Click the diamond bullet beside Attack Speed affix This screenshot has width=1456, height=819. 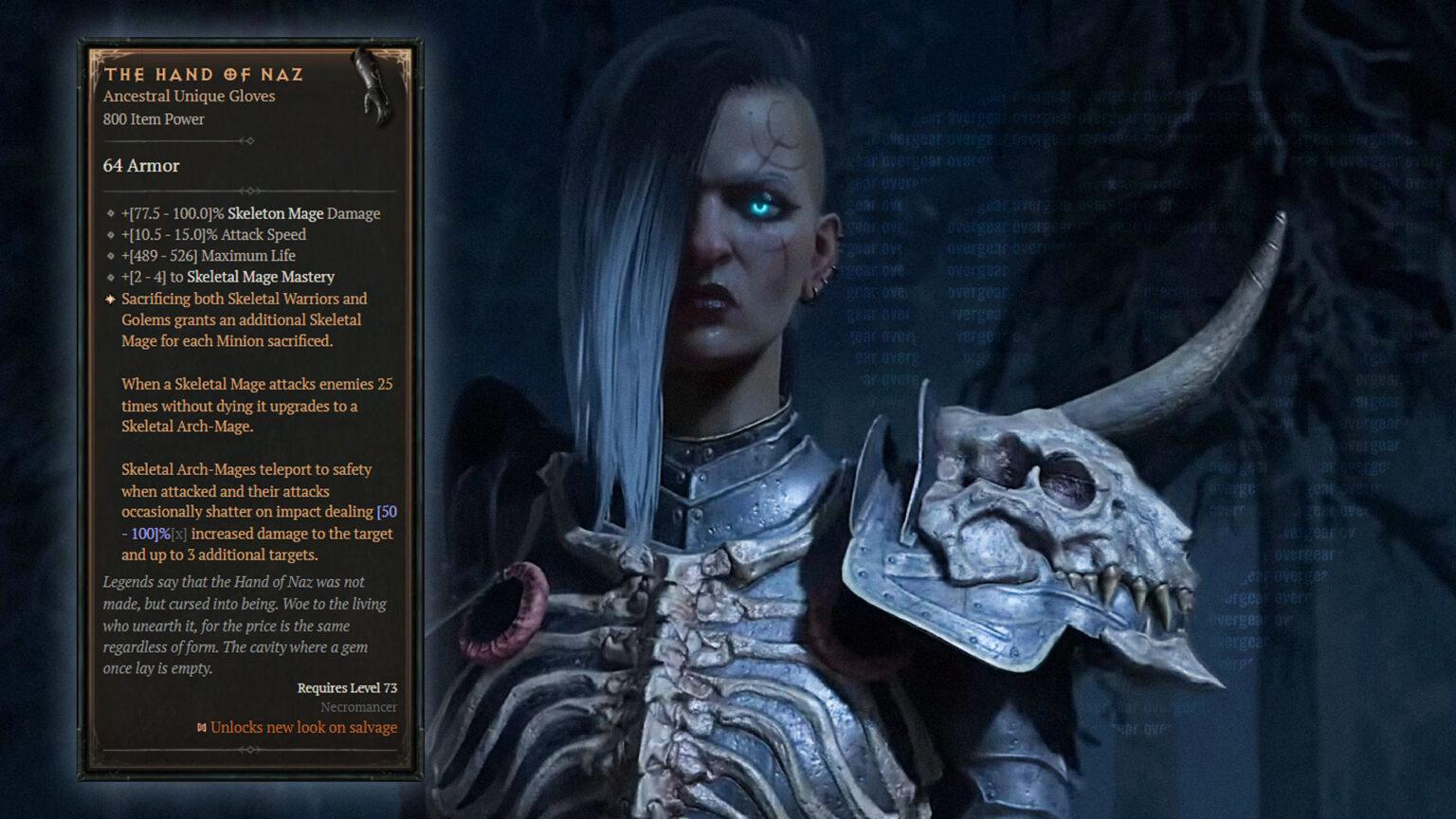(110, 234)
